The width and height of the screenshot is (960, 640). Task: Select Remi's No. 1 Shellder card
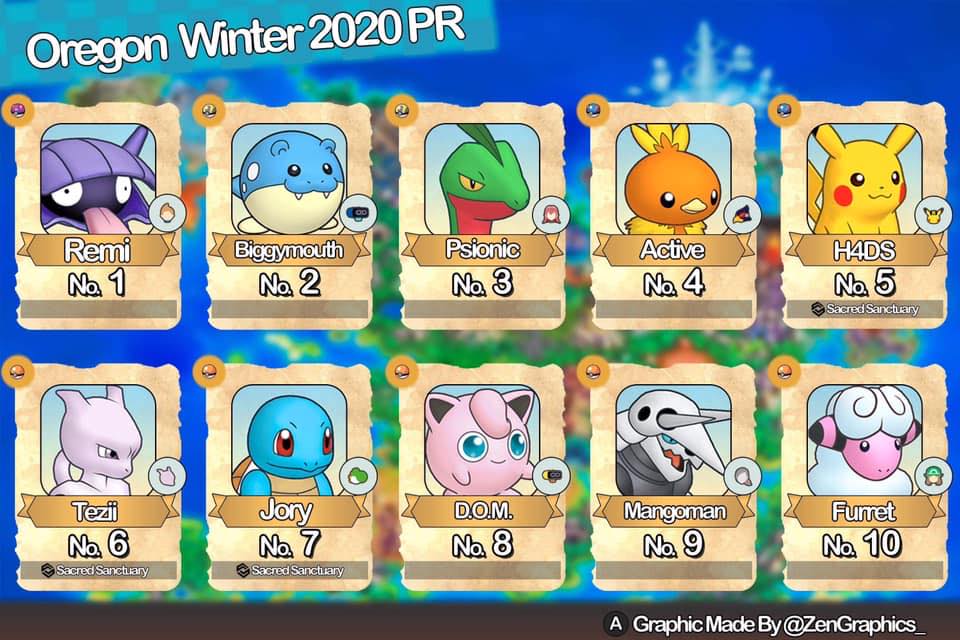pos(98,212)
